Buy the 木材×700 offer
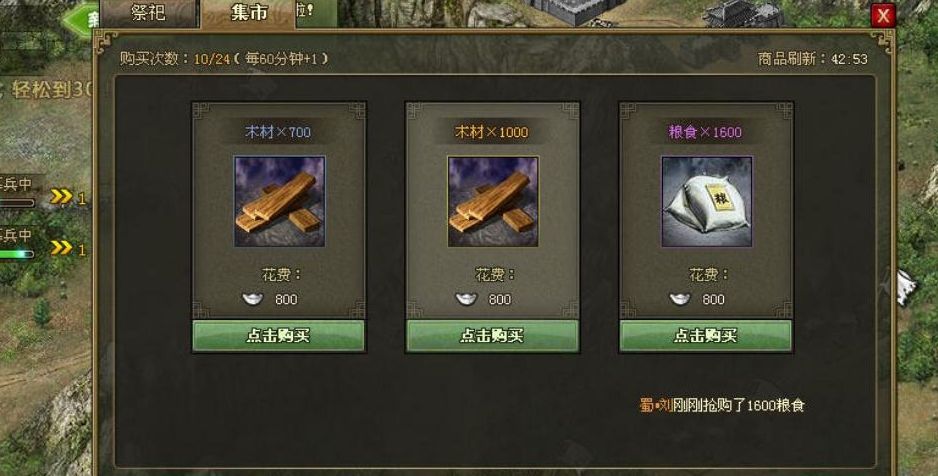 (278, 336)
